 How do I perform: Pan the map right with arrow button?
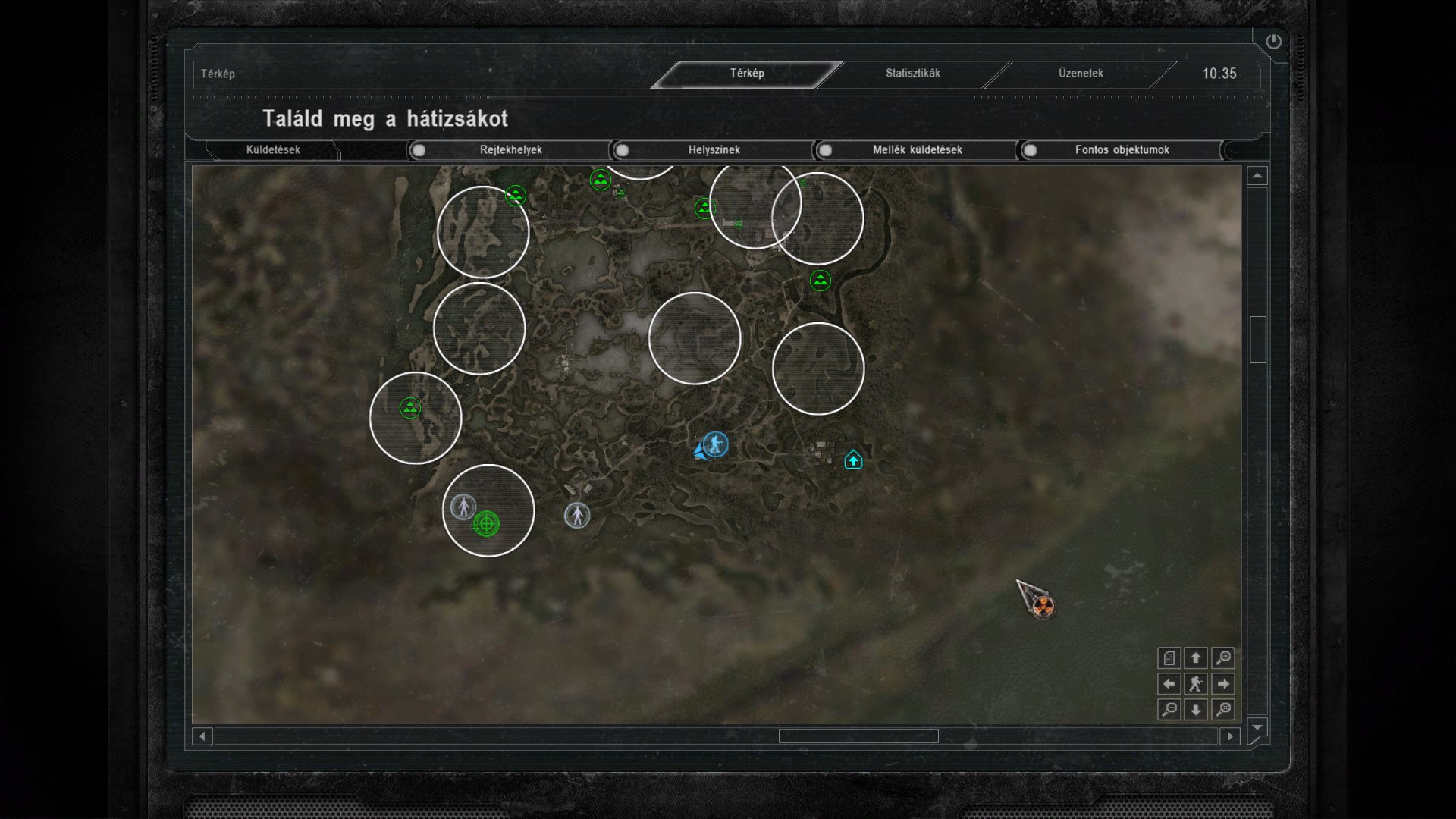coord(1222,684)
